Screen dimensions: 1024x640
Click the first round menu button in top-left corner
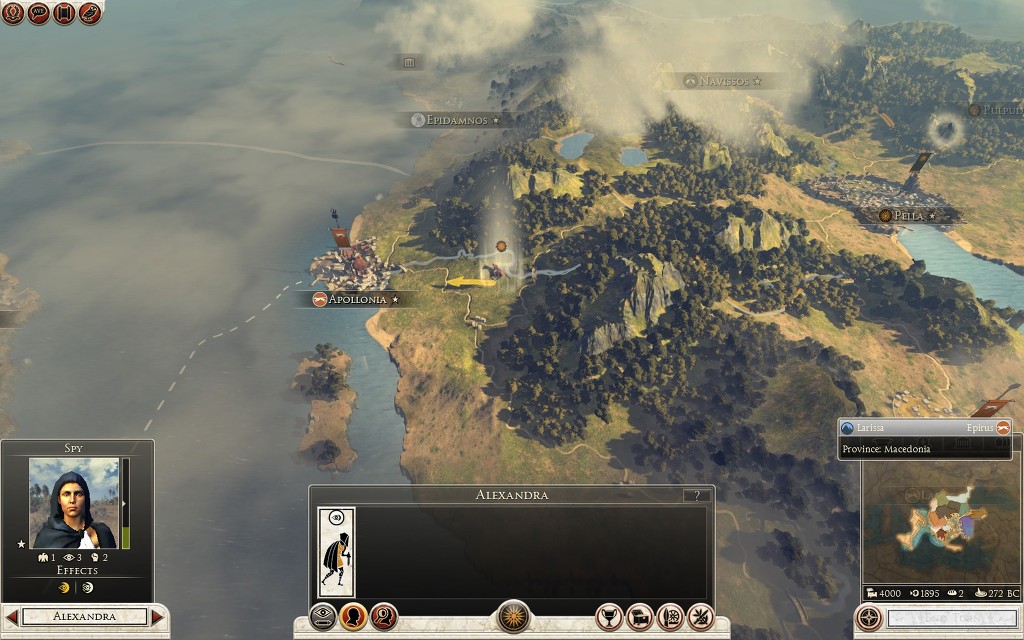12,13
